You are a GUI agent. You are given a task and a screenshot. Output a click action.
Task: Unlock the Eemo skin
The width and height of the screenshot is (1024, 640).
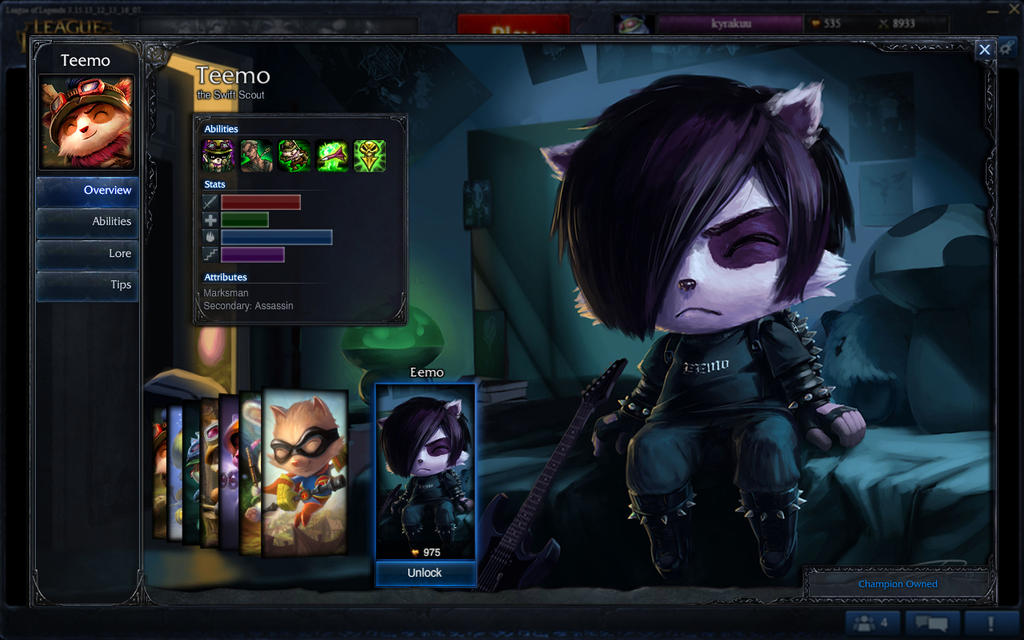click(424, 573)
